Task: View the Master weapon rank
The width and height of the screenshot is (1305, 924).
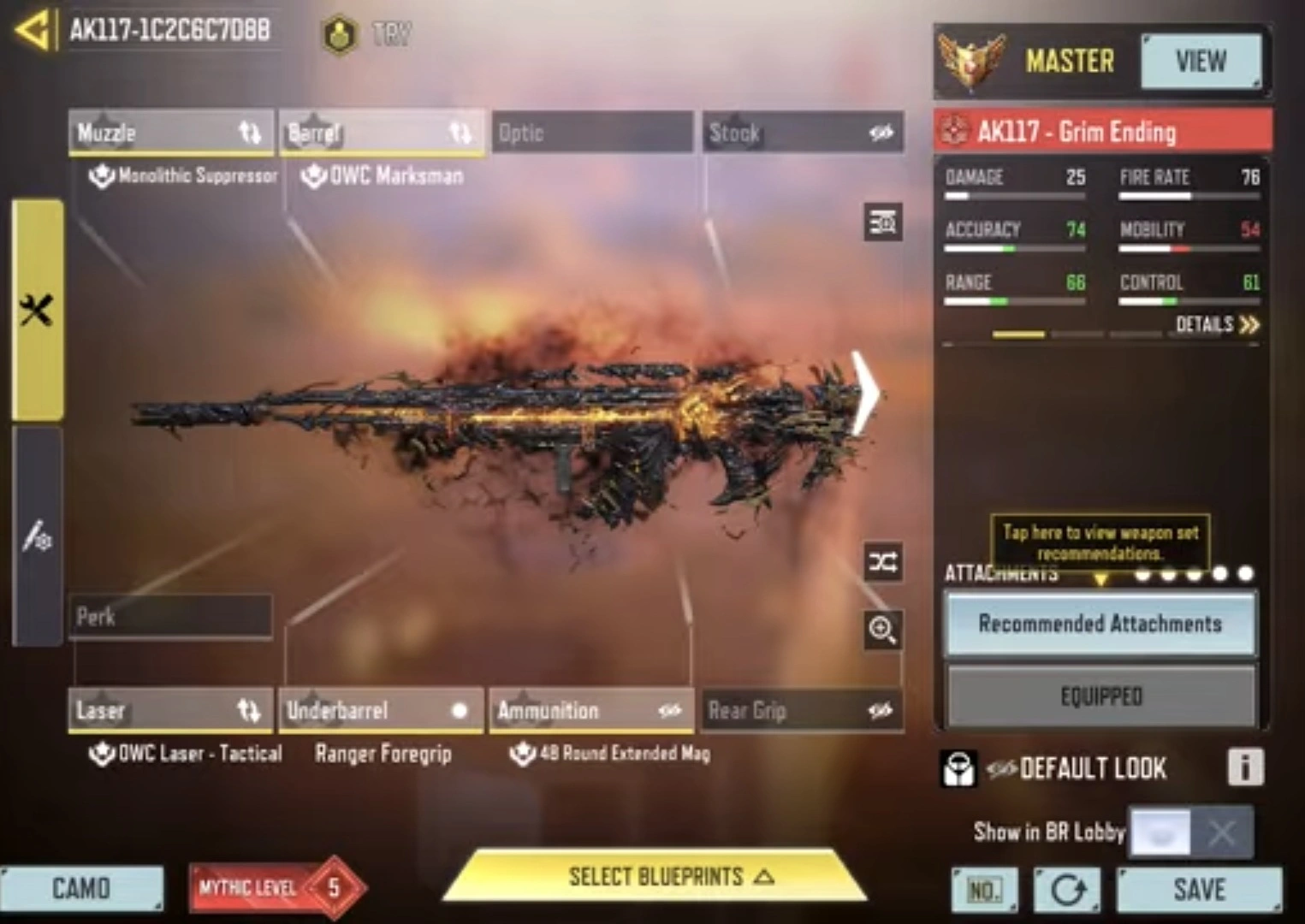Action: pyautogui.click(x=1200, y=61)
